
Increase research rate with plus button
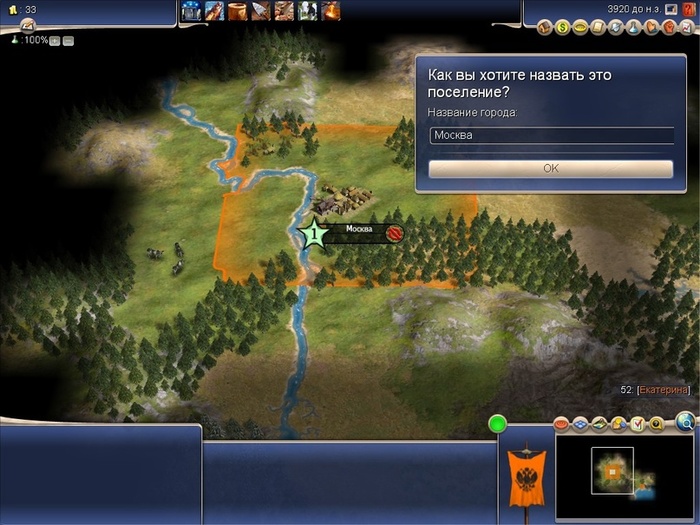[x=54, y=41]
